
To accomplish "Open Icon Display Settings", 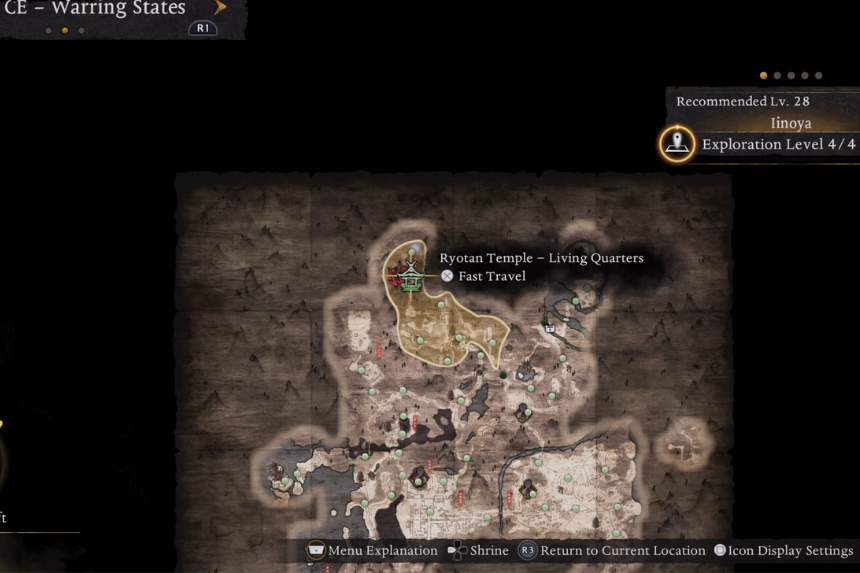I will coord(784,550).
